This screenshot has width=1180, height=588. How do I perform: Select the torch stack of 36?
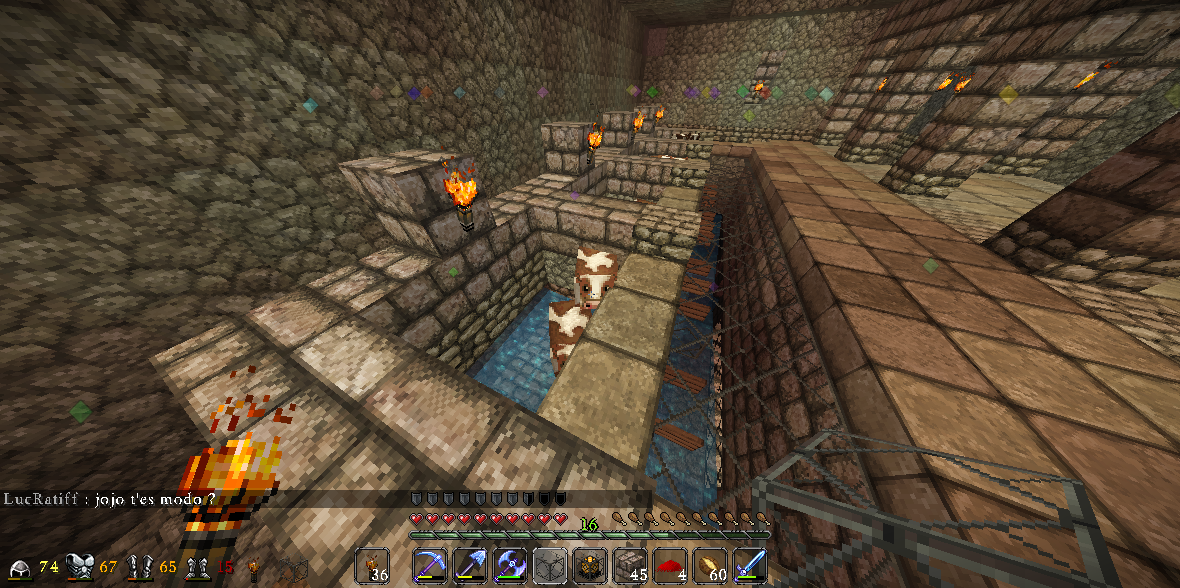click(373, 566)
